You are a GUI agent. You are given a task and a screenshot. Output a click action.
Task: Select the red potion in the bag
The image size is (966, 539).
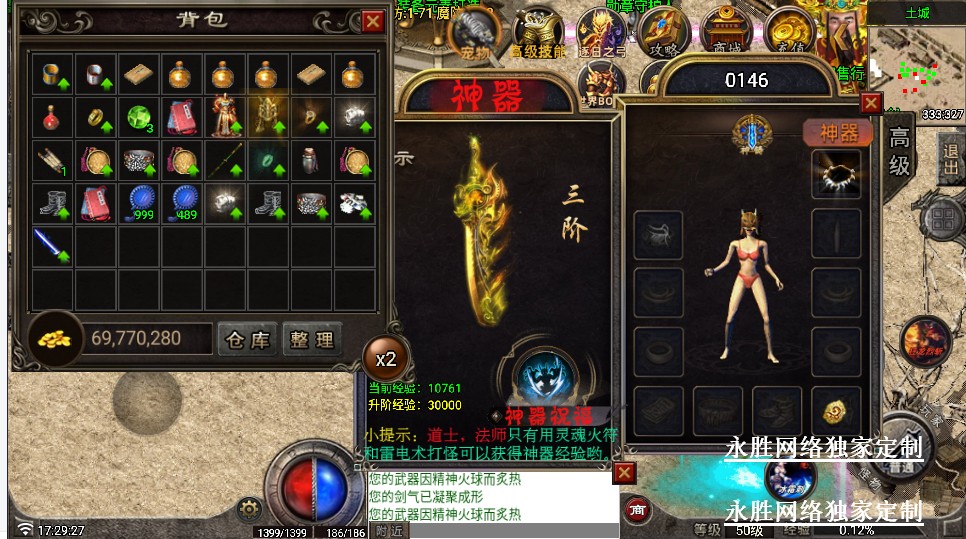tap(51, 117)
